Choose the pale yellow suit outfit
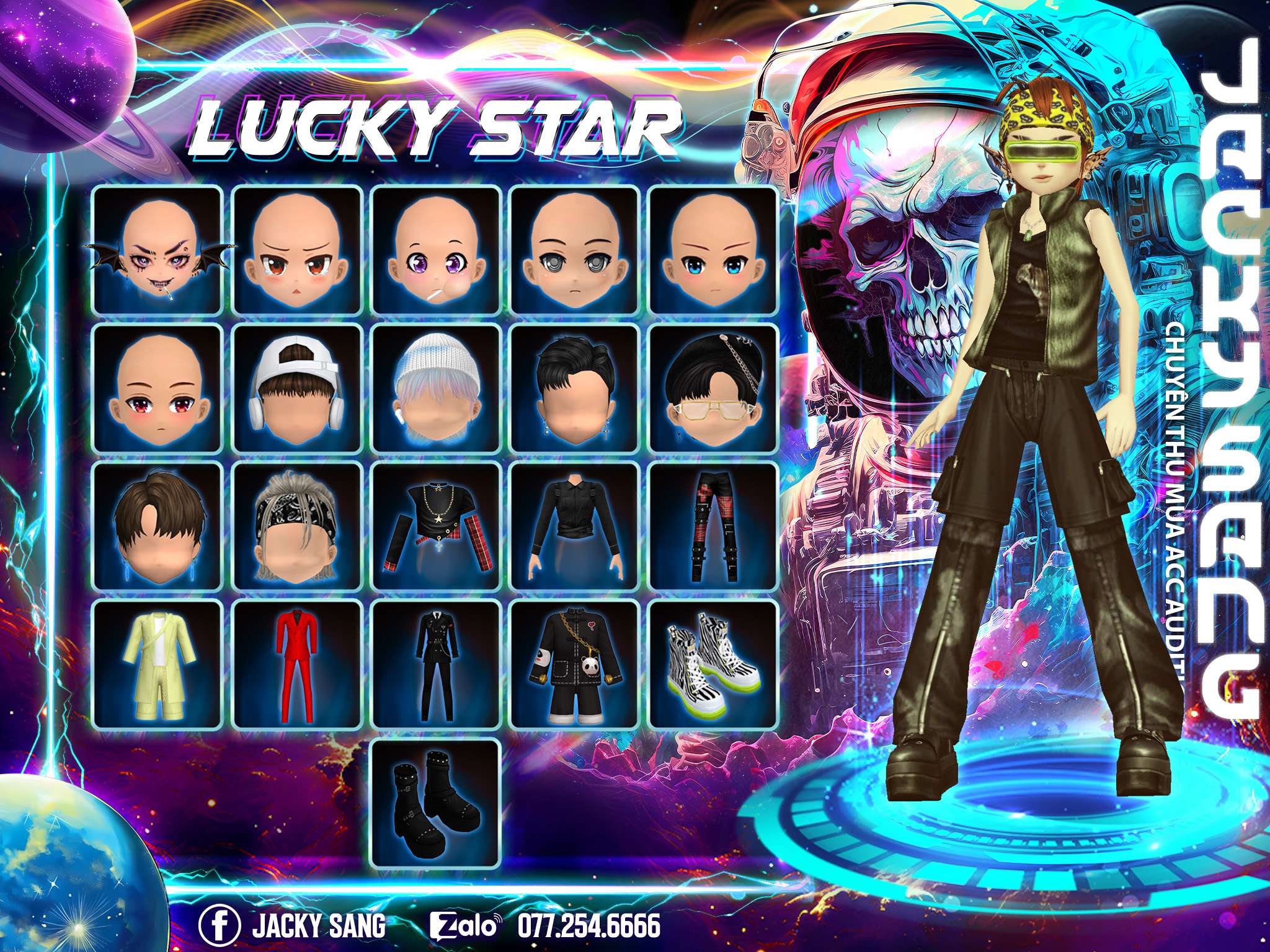The width and height of the screenshot is (1270, 952). pyautogui.click(x=157, y=664)
